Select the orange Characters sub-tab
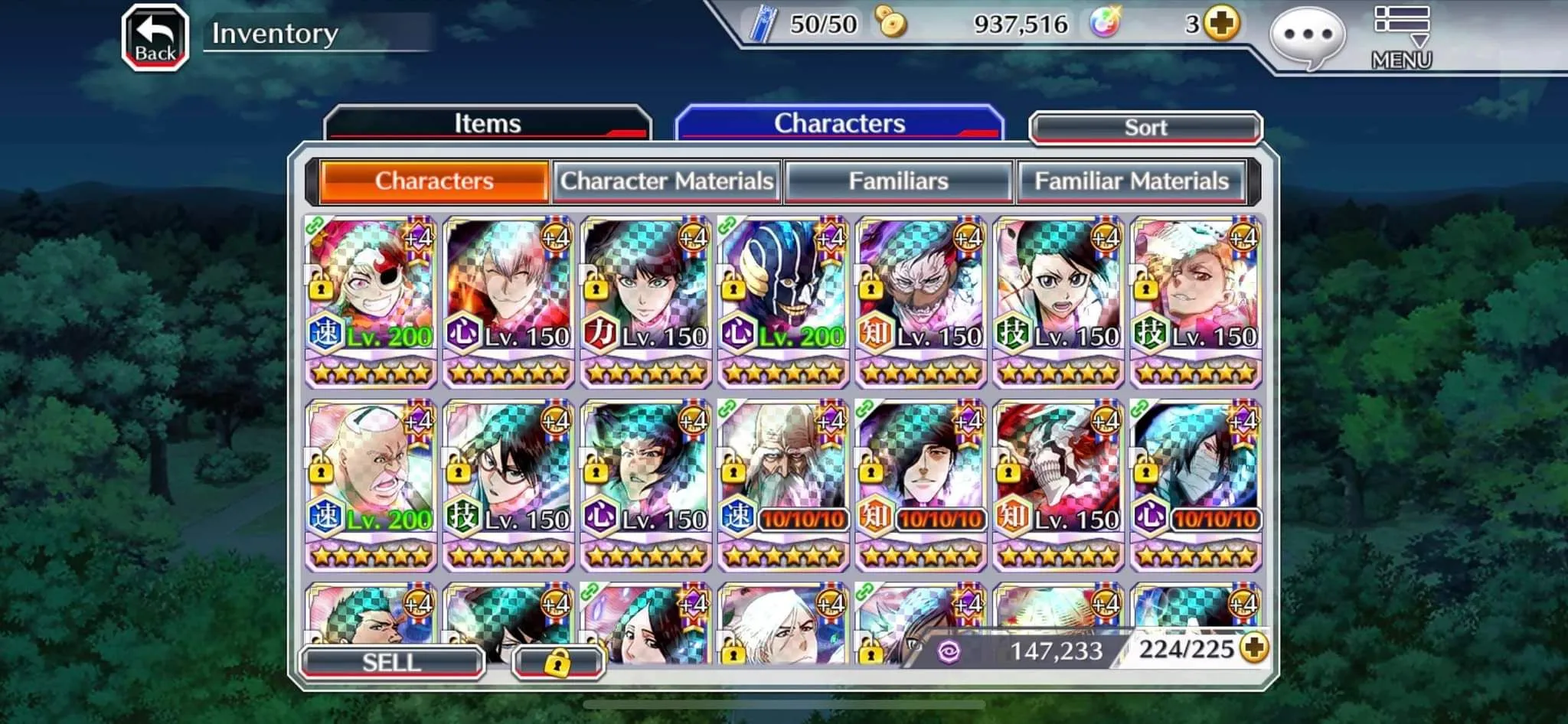The width and height of the screenshot is (1568, 724). 434,181
